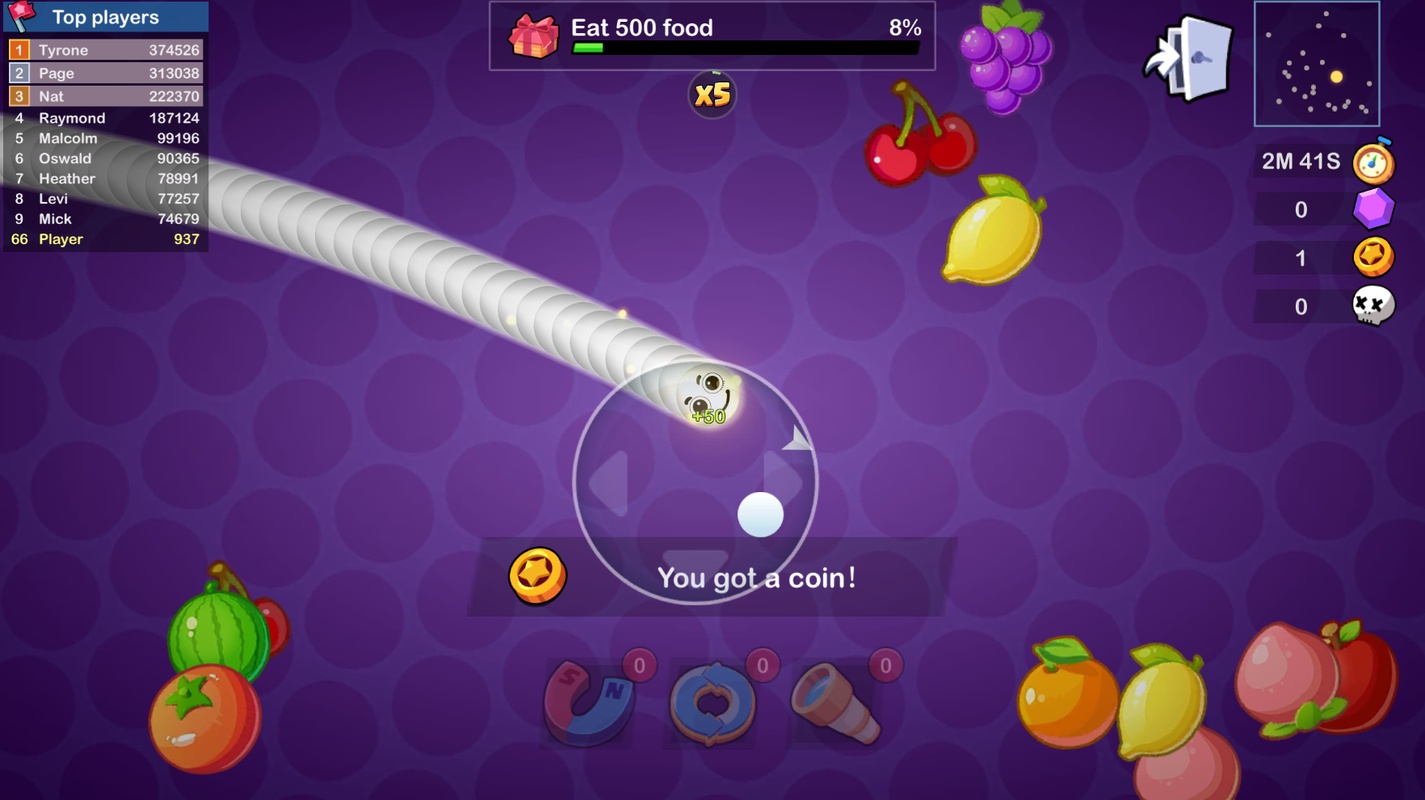This screenshot has width=1425, height=800.
Task: Select the Player row in the leaderboard
Action: point(106,239)
